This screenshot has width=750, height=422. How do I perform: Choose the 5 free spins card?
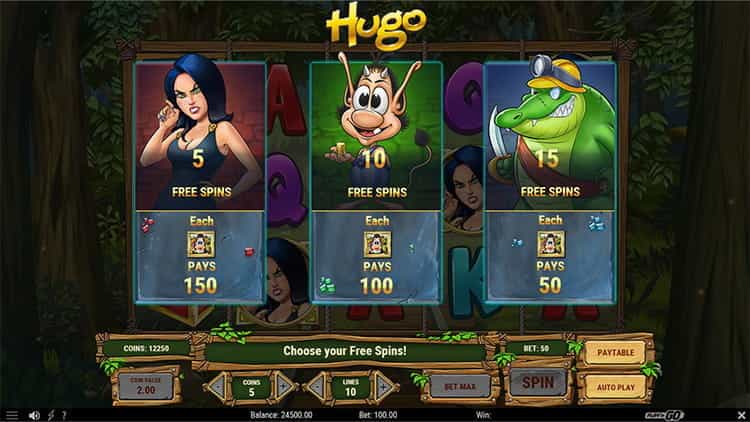199,180
